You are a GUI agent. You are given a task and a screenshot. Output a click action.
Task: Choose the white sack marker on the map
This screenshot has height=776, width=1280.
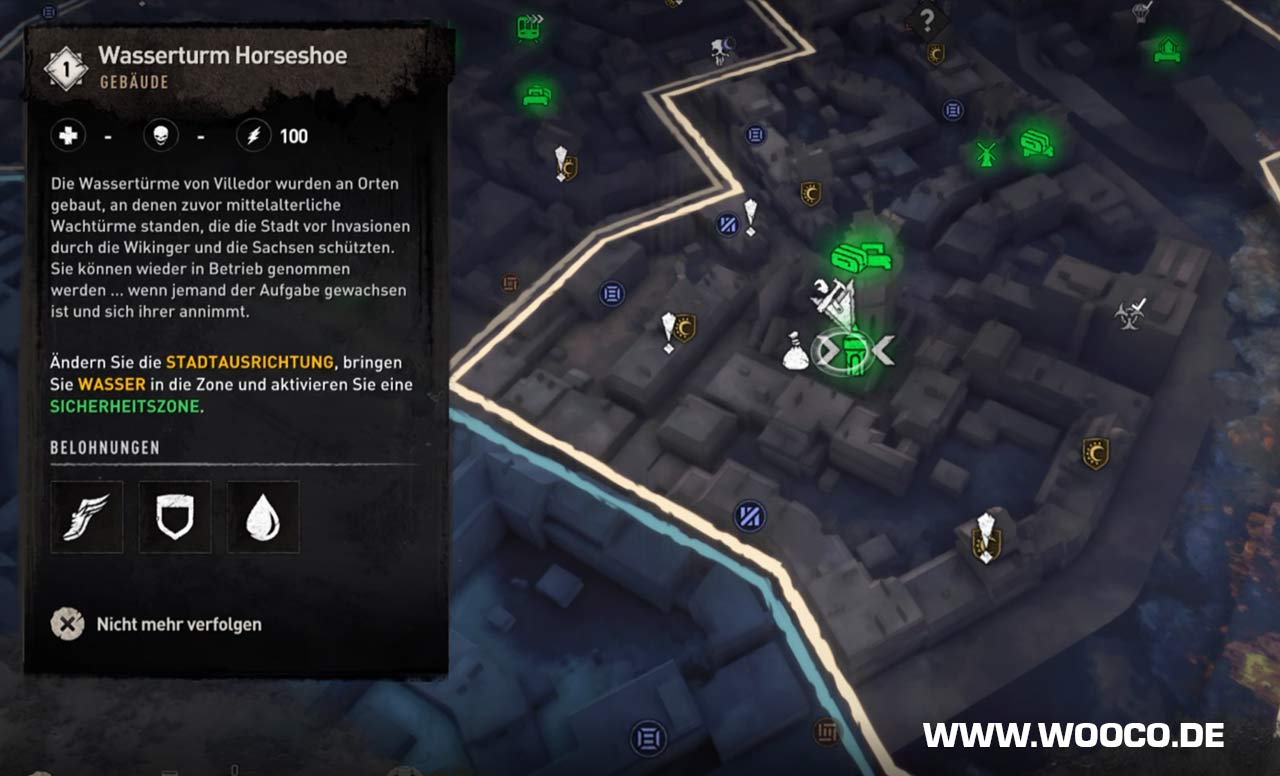coord(796,351)
